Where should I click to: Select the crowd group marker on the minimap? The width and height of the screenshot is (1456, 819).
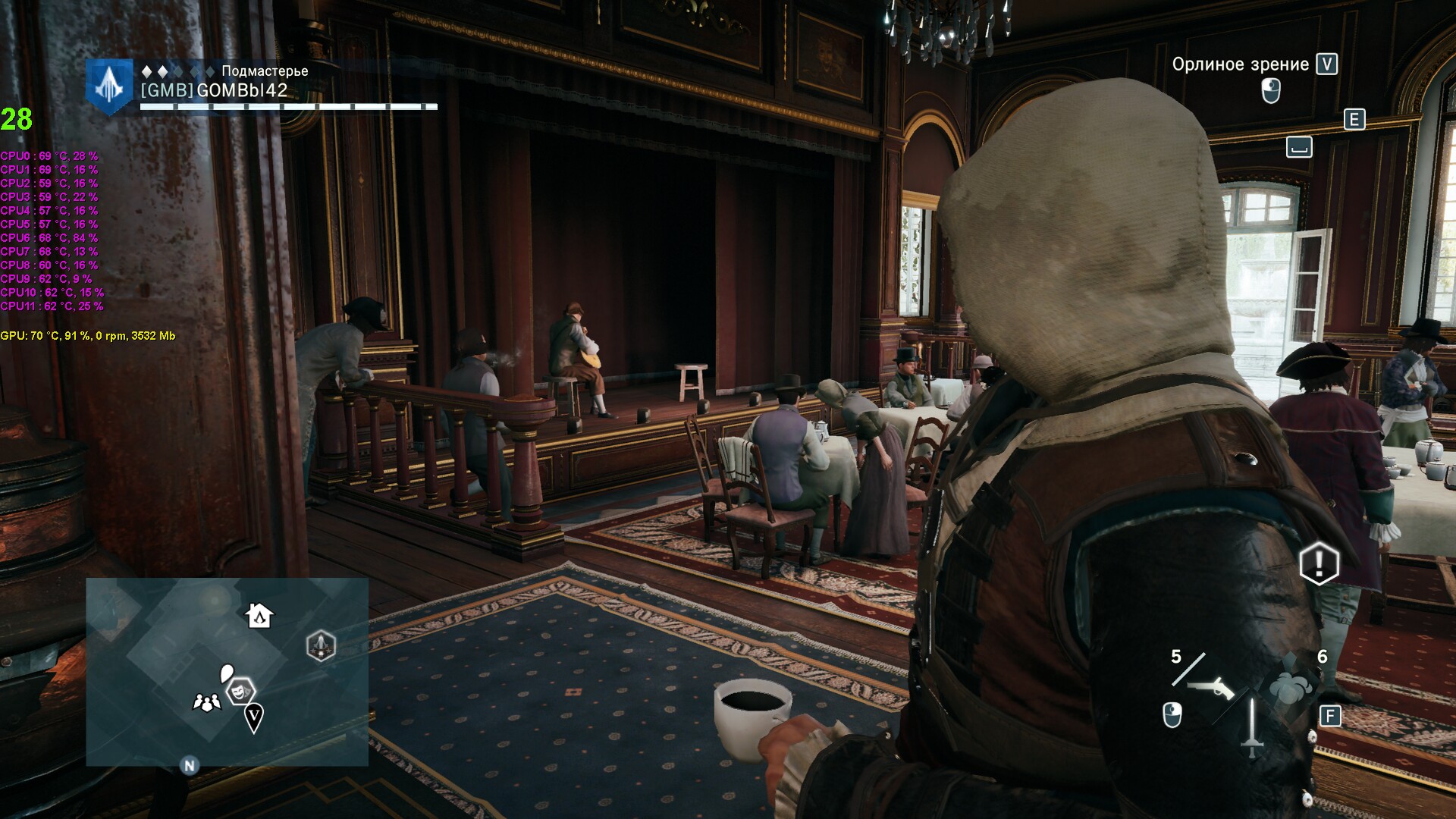(206, 702)
